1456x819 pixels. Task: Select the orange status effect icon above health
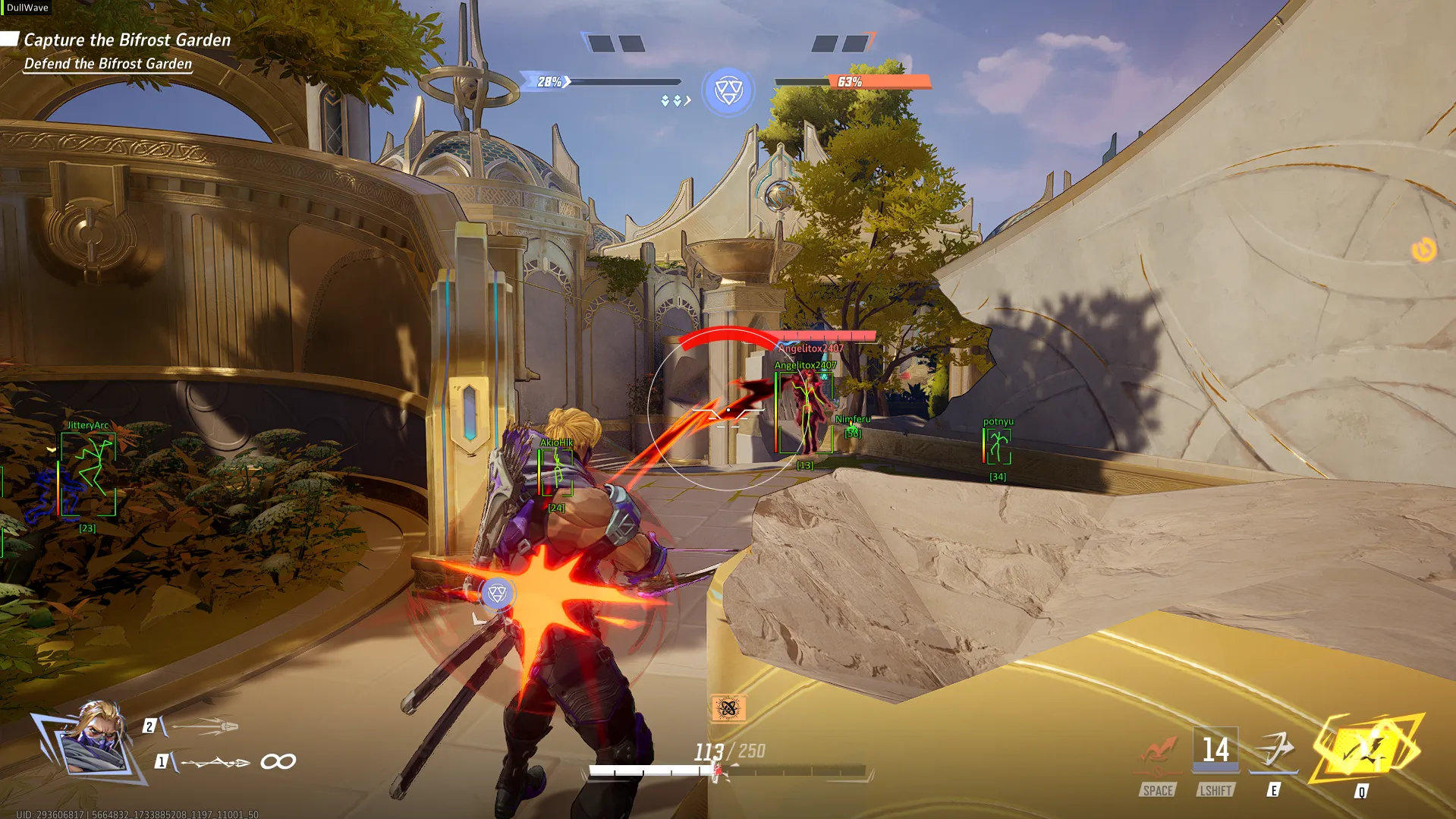point(728,708)
